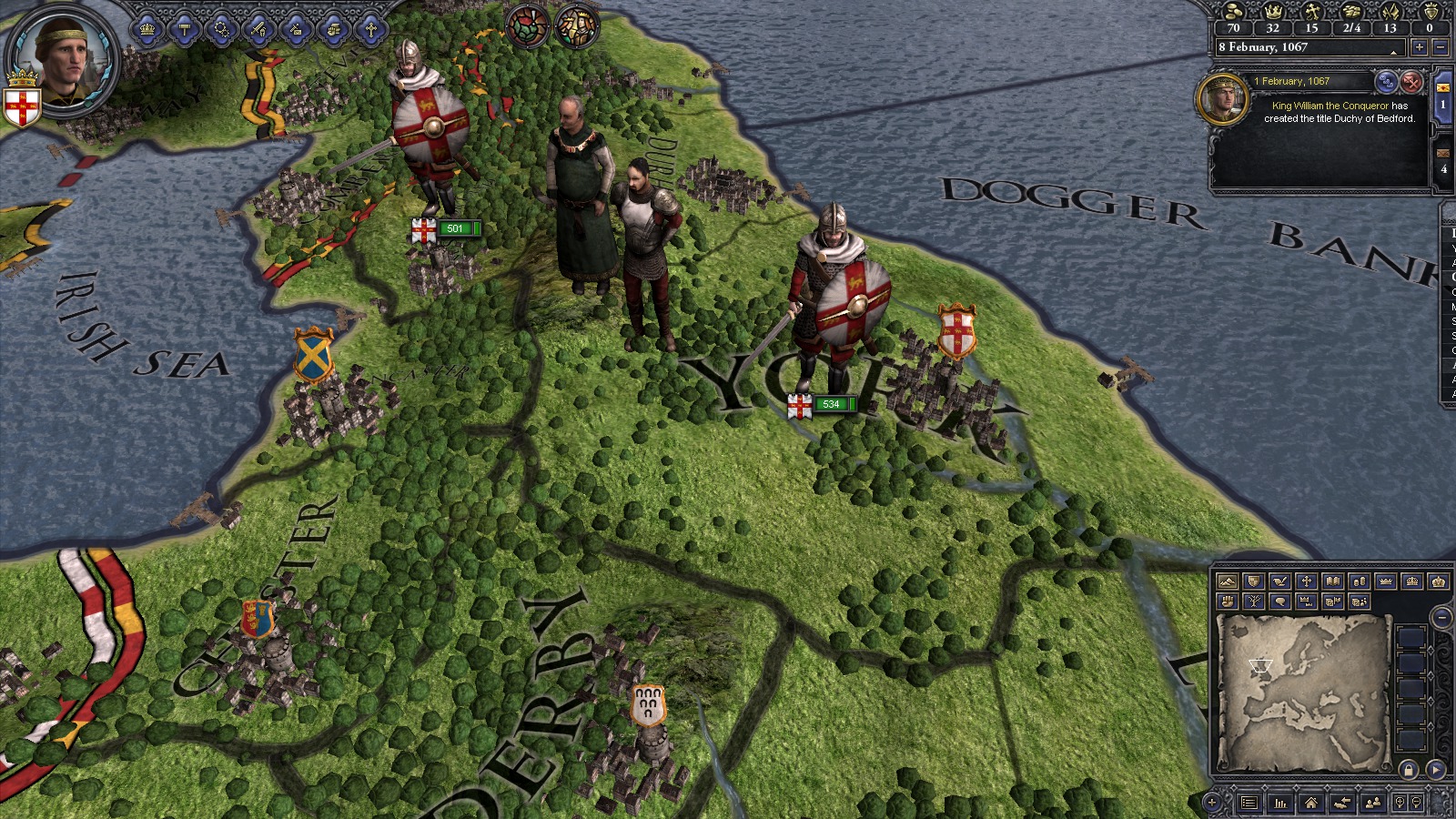Go to your capital with home icon
The height and width of the screenshot is (819, 1456).
[x=1310, y=804]
